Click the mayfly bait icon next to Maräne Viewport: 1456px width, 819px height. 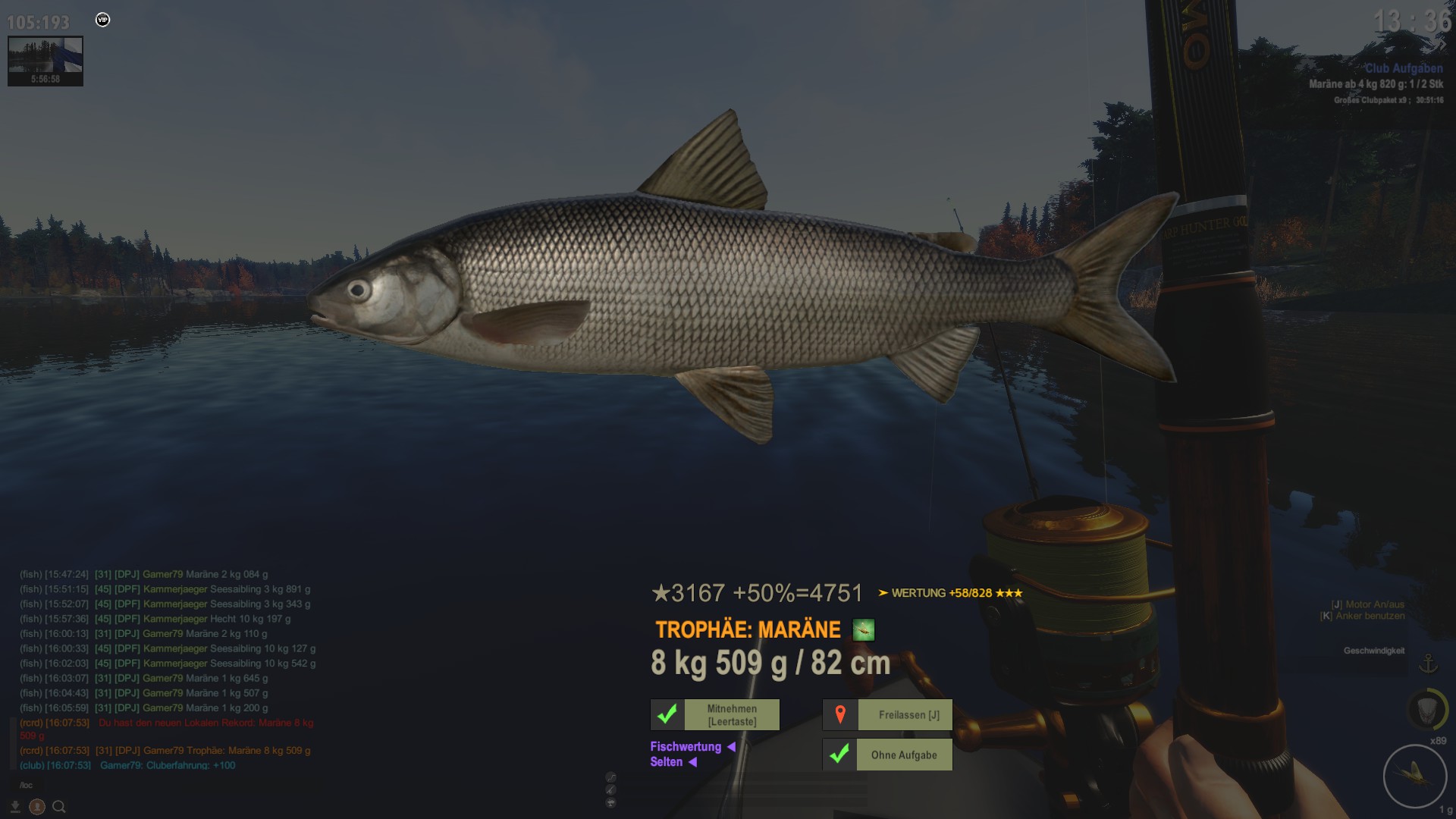864,630
